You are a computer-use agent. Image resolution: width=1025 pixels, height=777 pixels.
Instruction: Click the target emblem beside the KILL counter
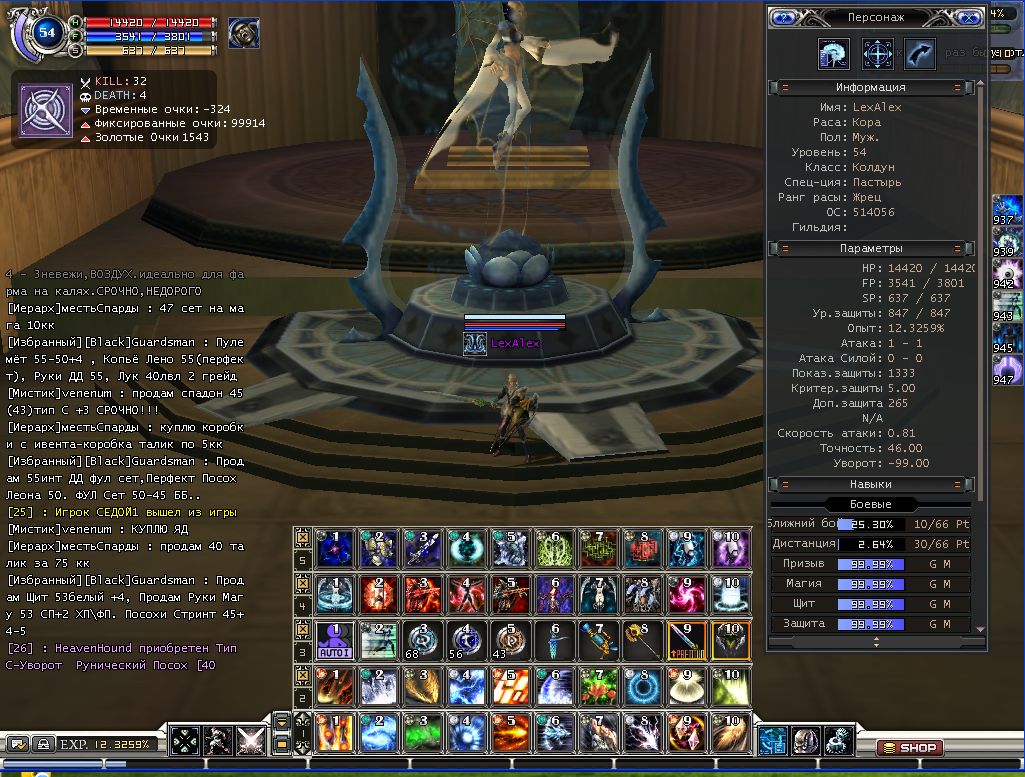coord(44,107)
